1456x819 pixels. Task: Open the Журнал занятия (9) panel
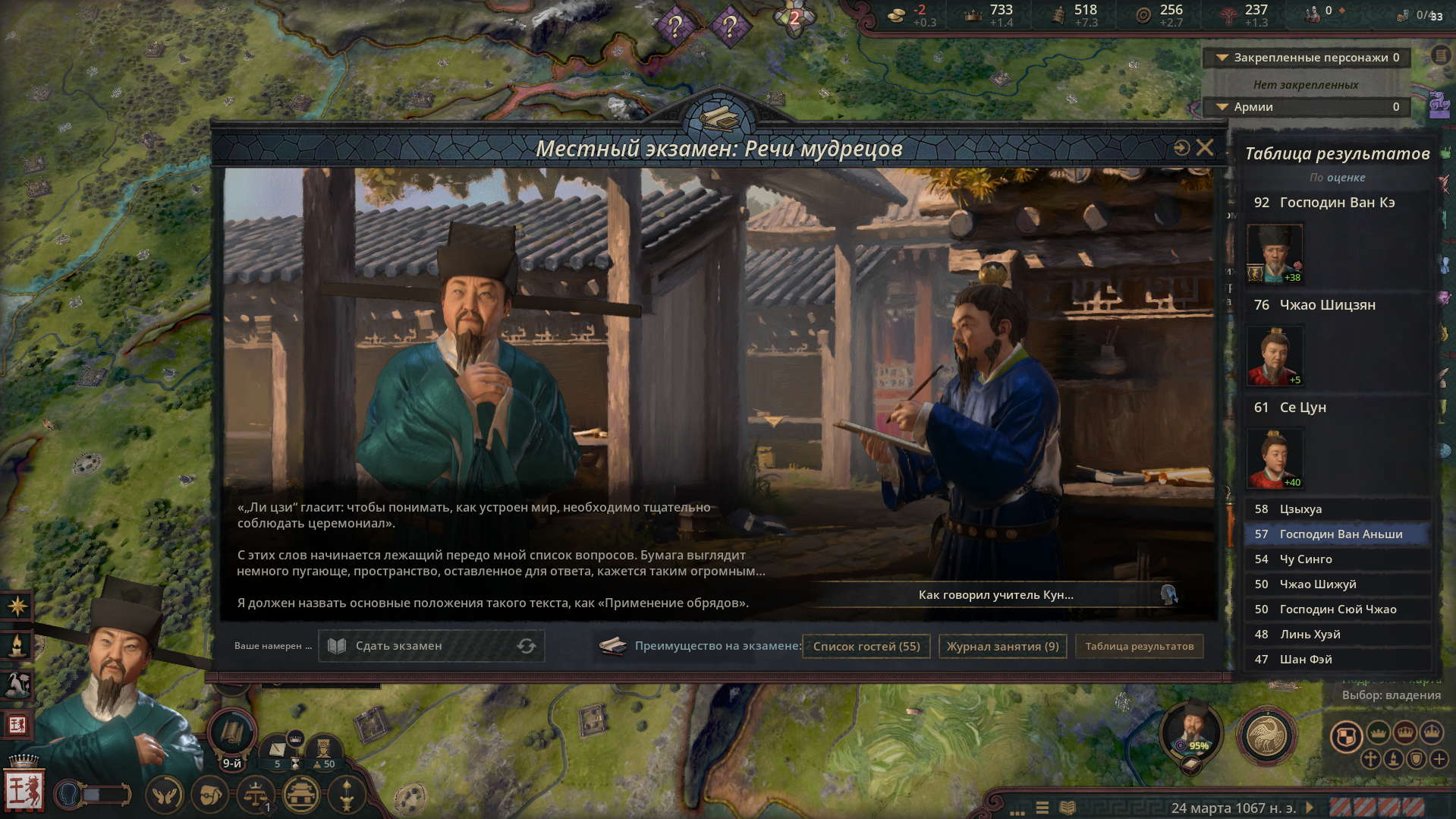point(1002,646)
